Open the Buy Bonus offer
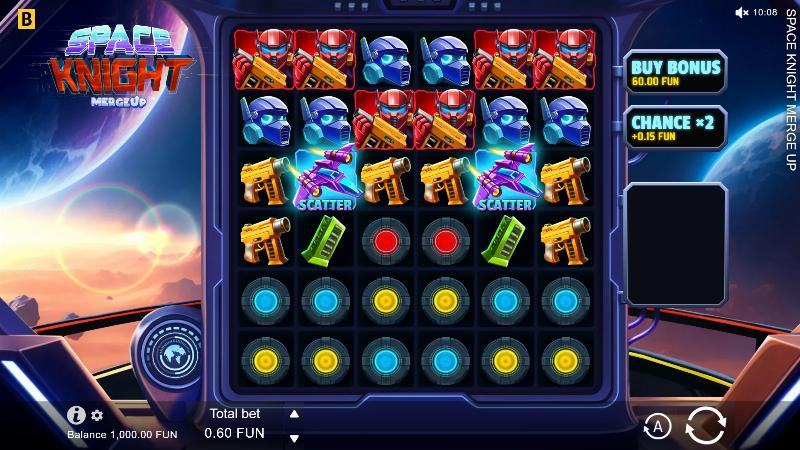 pyautogui.click(x=674, y=72)
